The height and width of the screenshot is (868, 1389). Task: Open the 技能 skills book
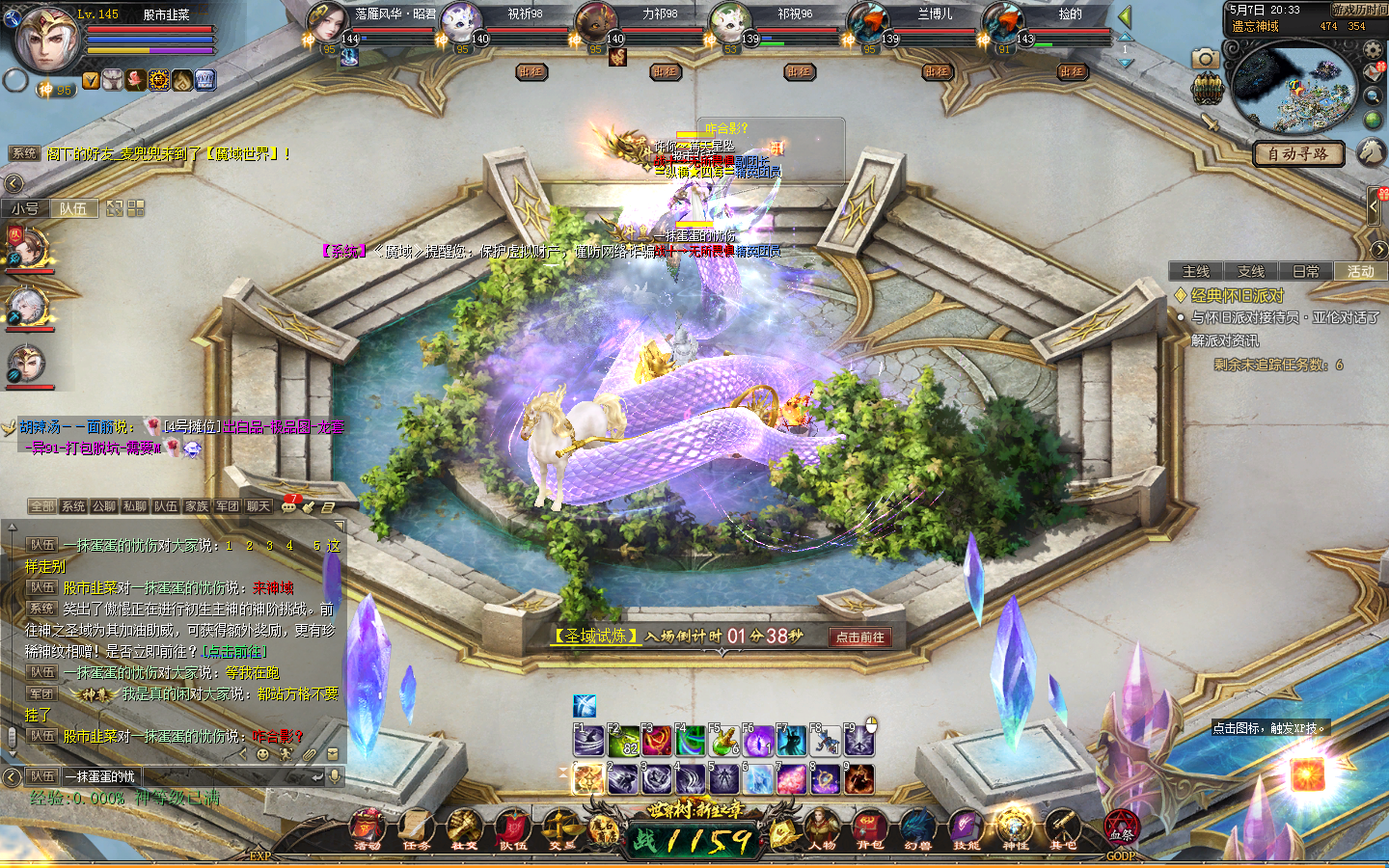click(x=966, y=829)
